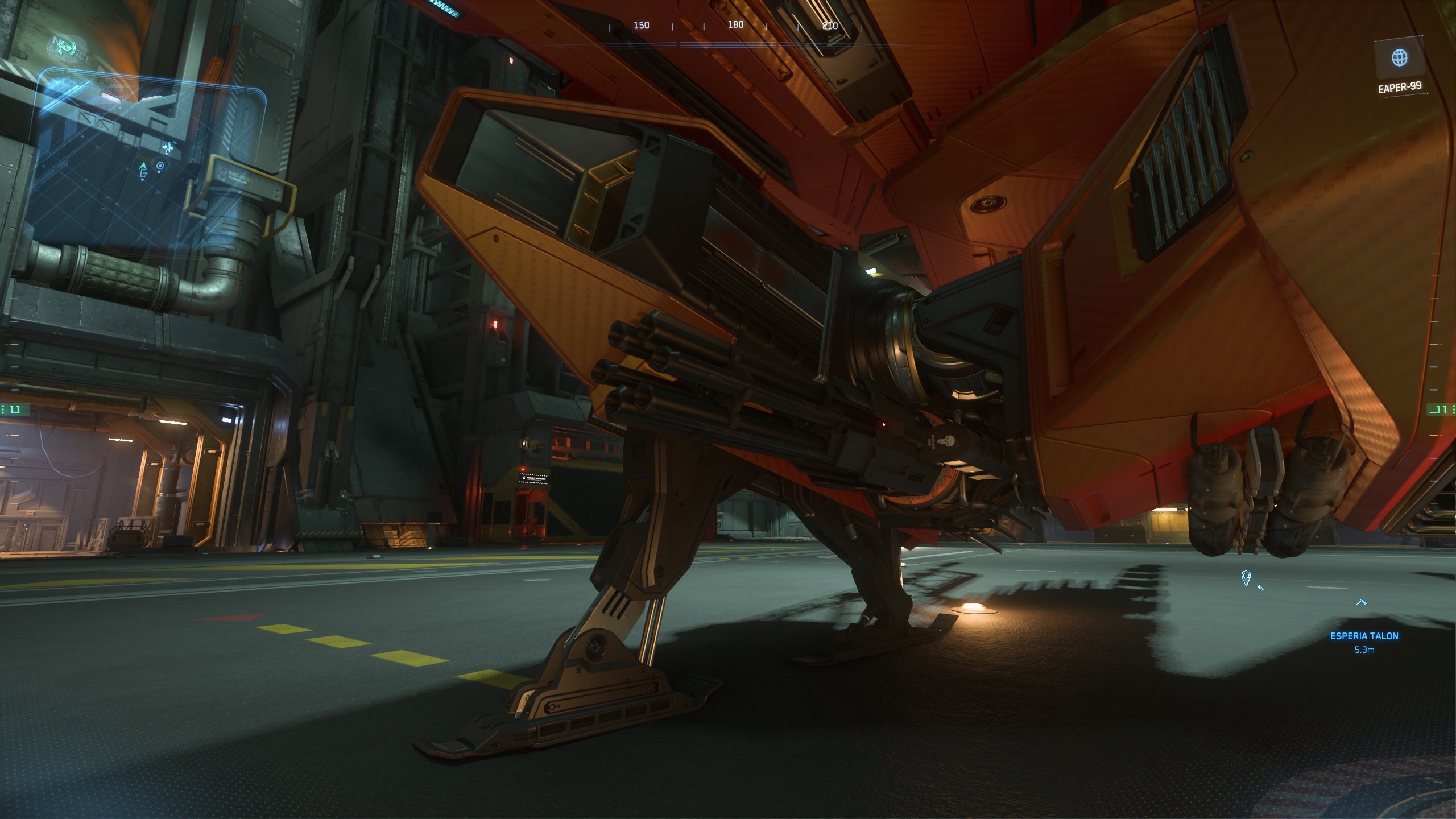Select the elevation marker icon below the minimap arrow
This screenshot has width=1456, height=819.
click(x=144, y=175)
